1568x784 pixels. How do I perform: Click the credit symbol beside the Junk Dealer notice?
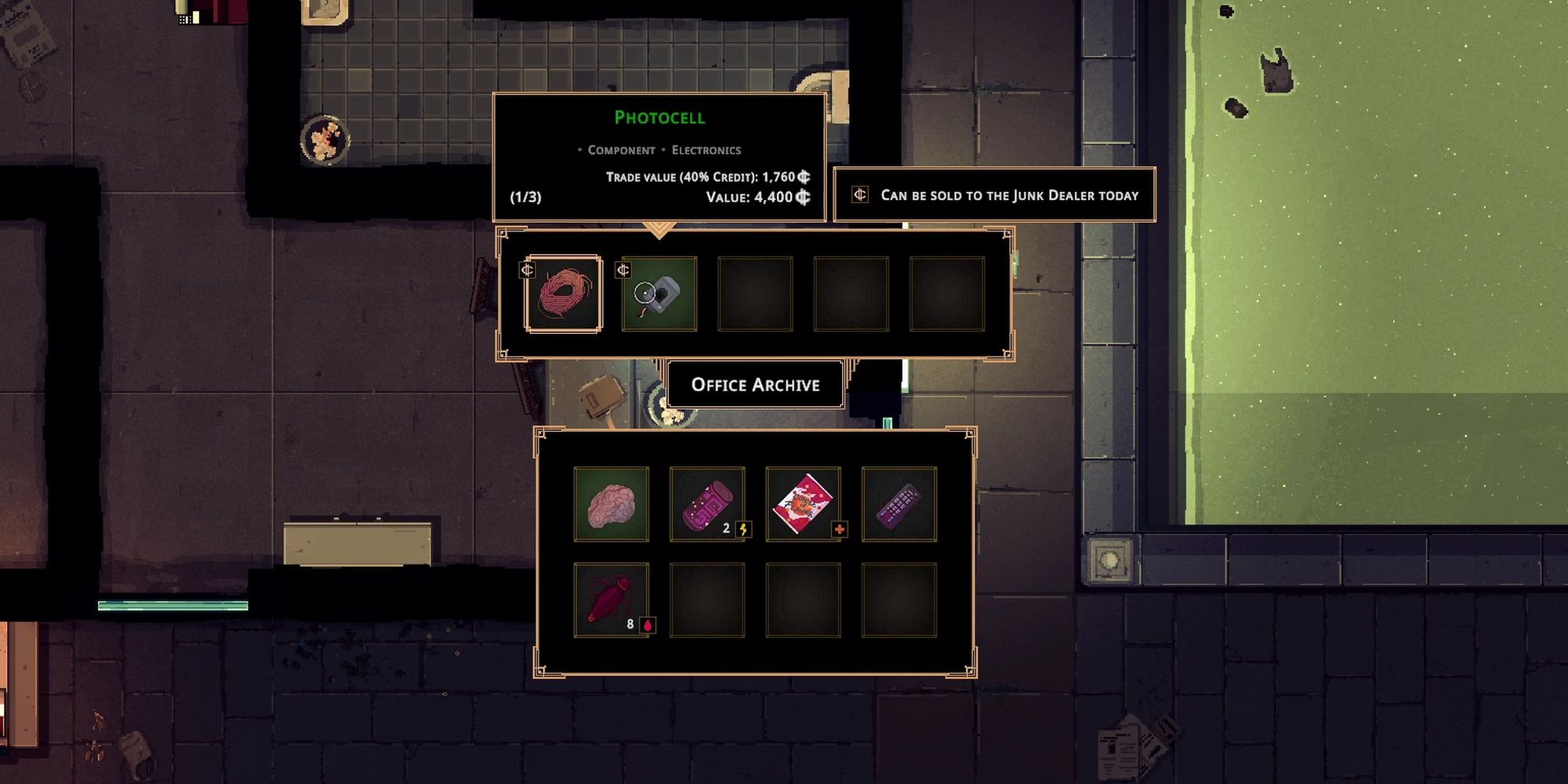[861, 194]
